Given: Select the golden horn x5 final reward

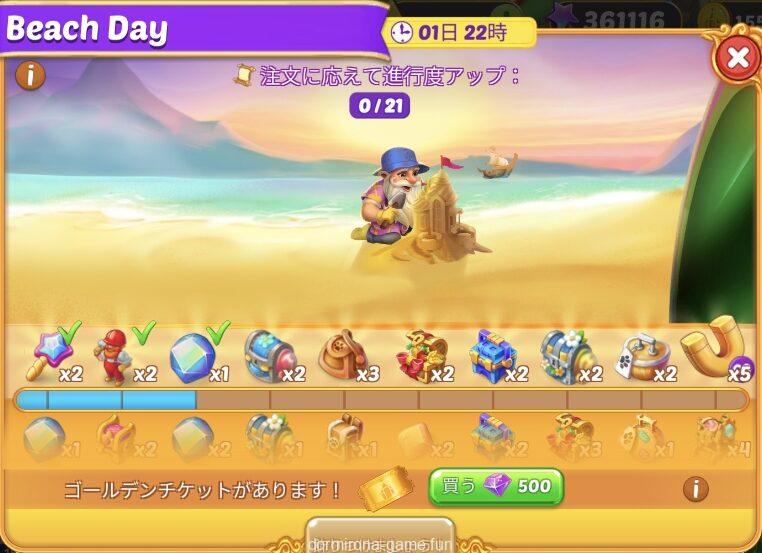Looking at the screenshot, I should tap(714, 348).
